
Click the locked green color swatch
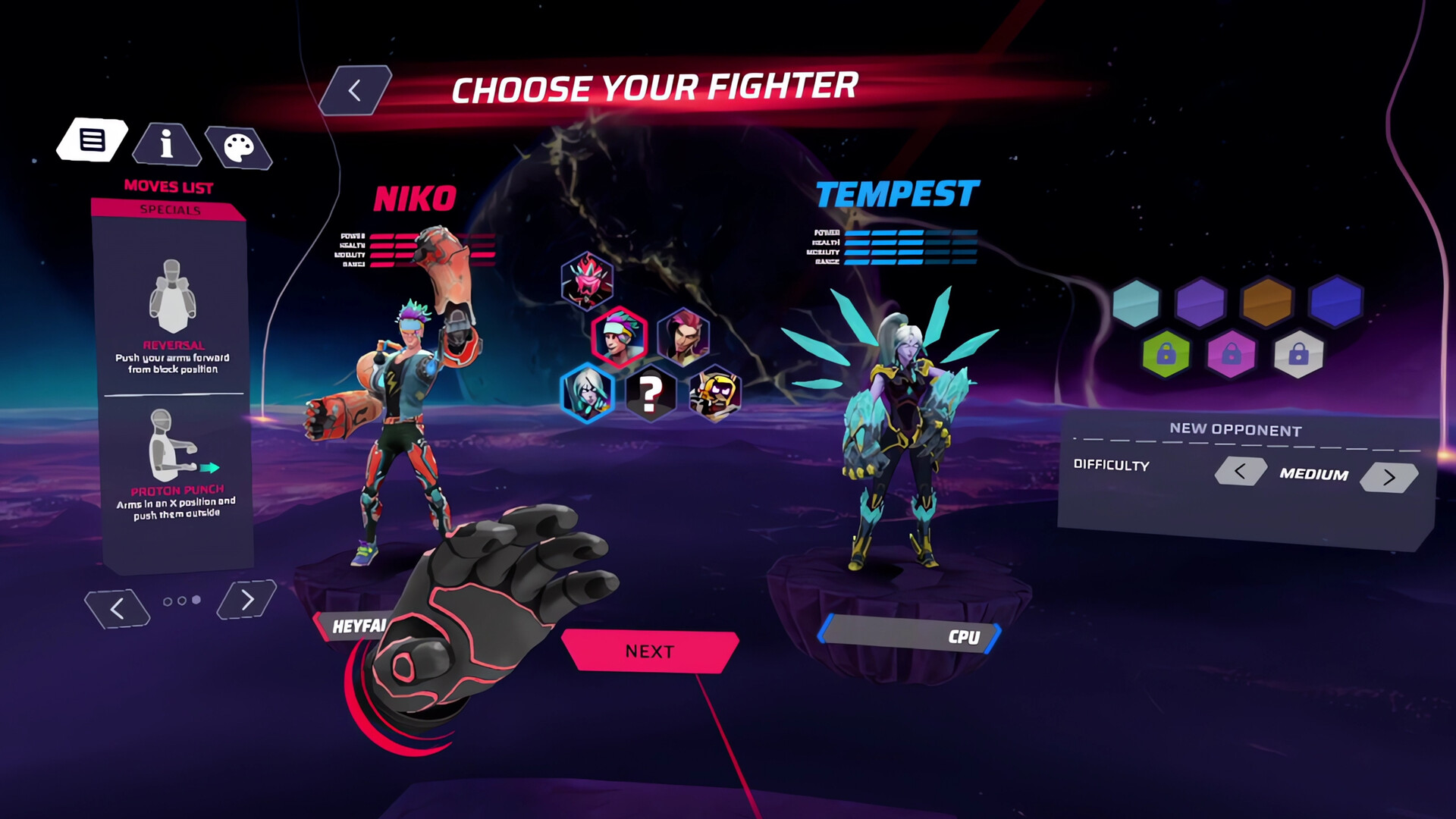pos(1166,354)
